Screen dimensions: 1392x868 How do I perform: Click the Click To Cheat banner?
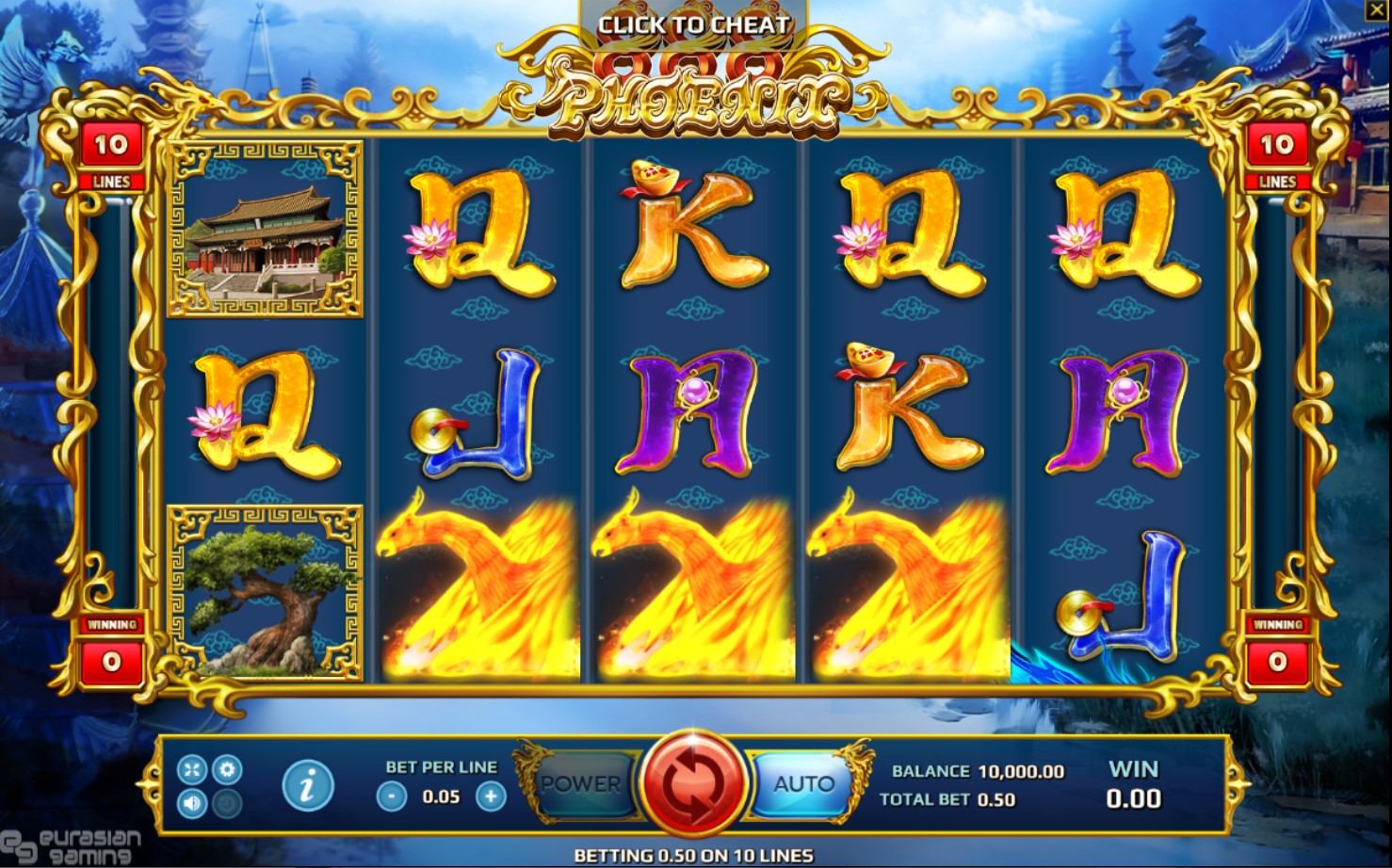coord(694,25)
